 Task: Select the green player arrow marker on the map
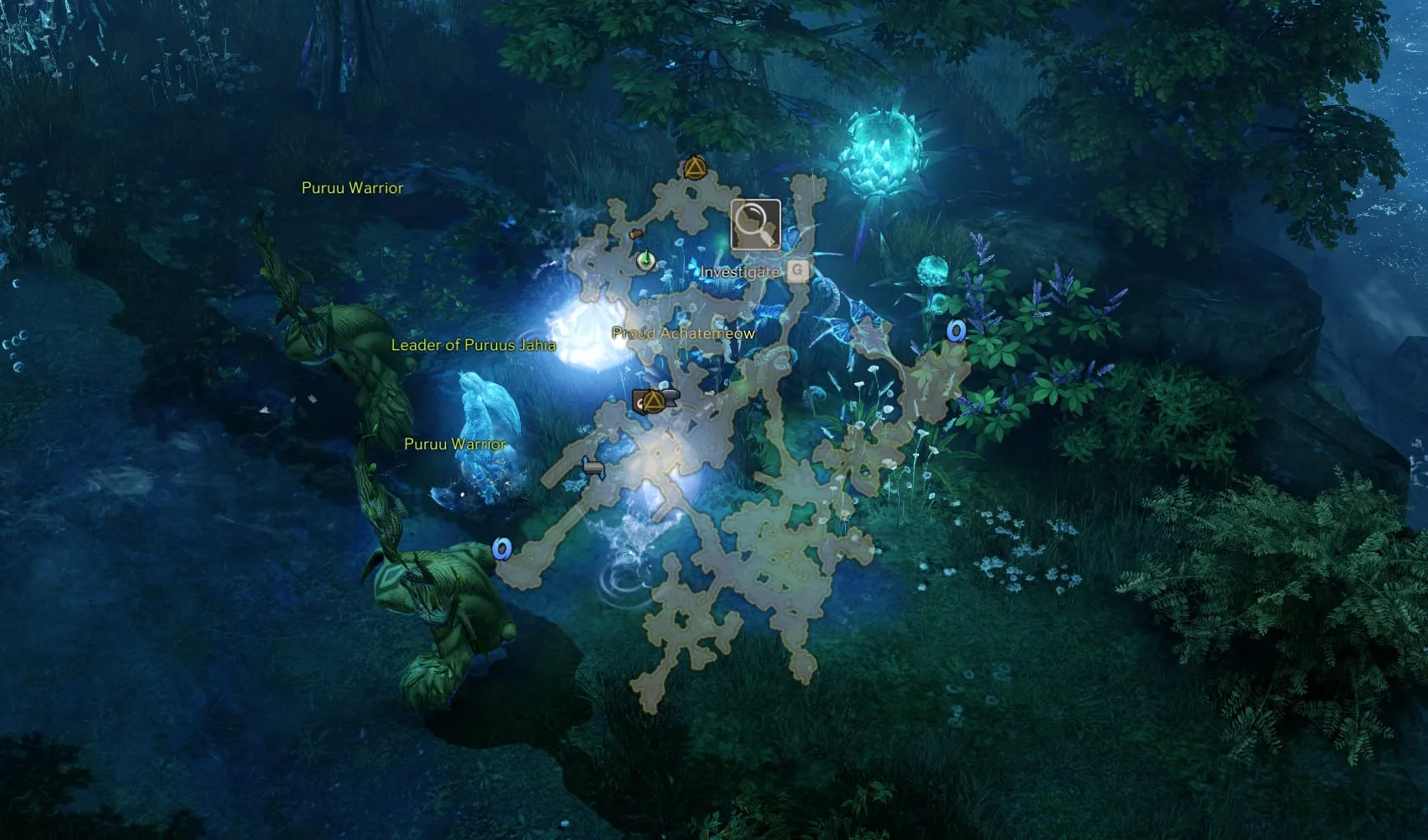click(645, 260)
